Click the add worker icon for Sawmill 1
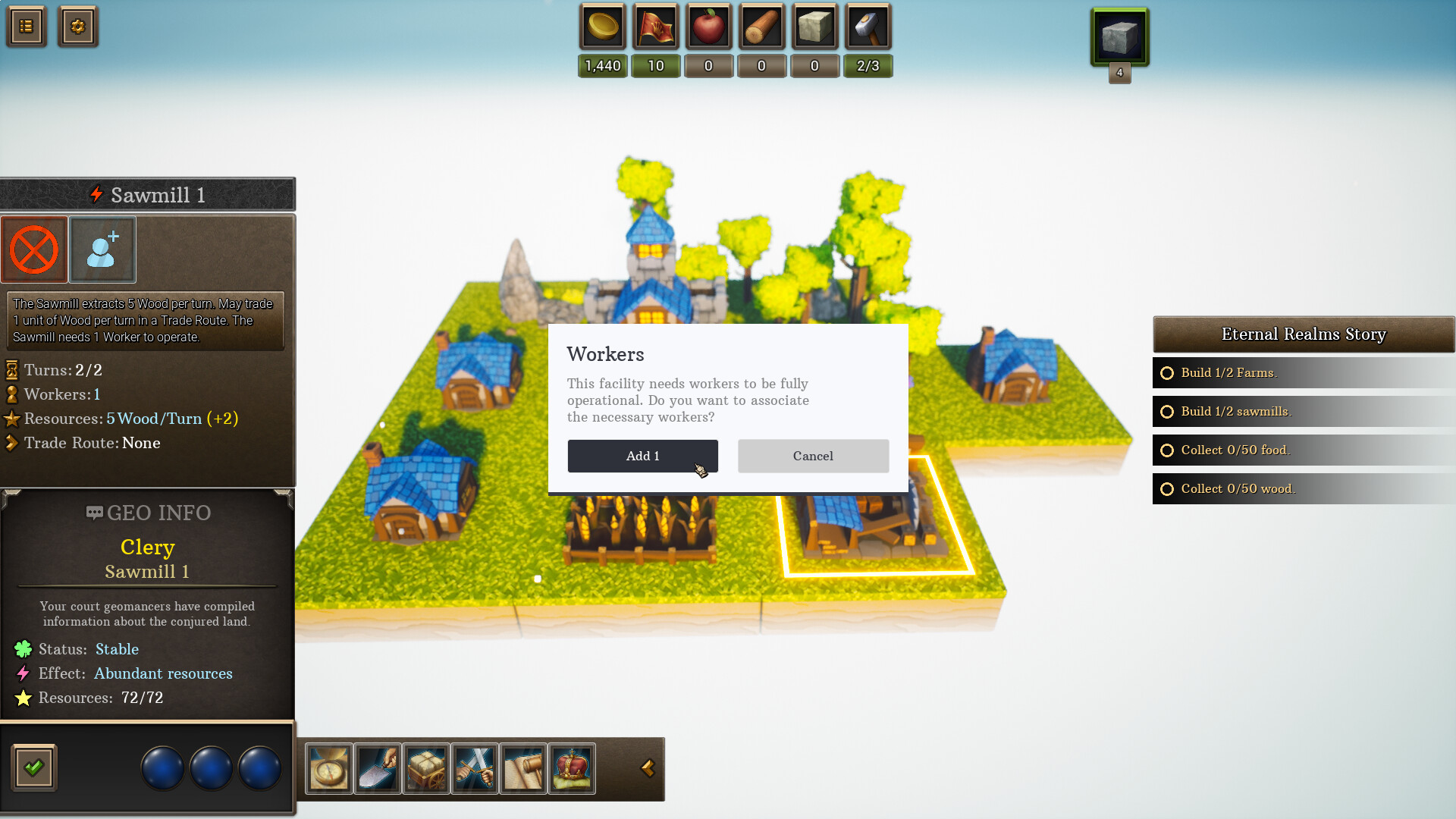The height and width of the screenshot is (819, 1456). point(102,249)
